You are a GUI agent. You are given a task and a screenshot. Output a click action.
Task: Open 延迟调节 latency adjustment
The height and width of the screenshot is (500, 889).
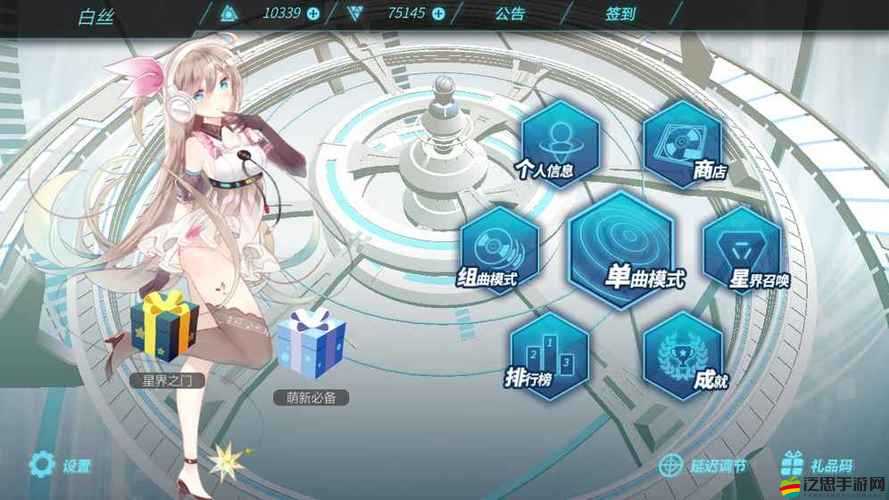[702, 465]
